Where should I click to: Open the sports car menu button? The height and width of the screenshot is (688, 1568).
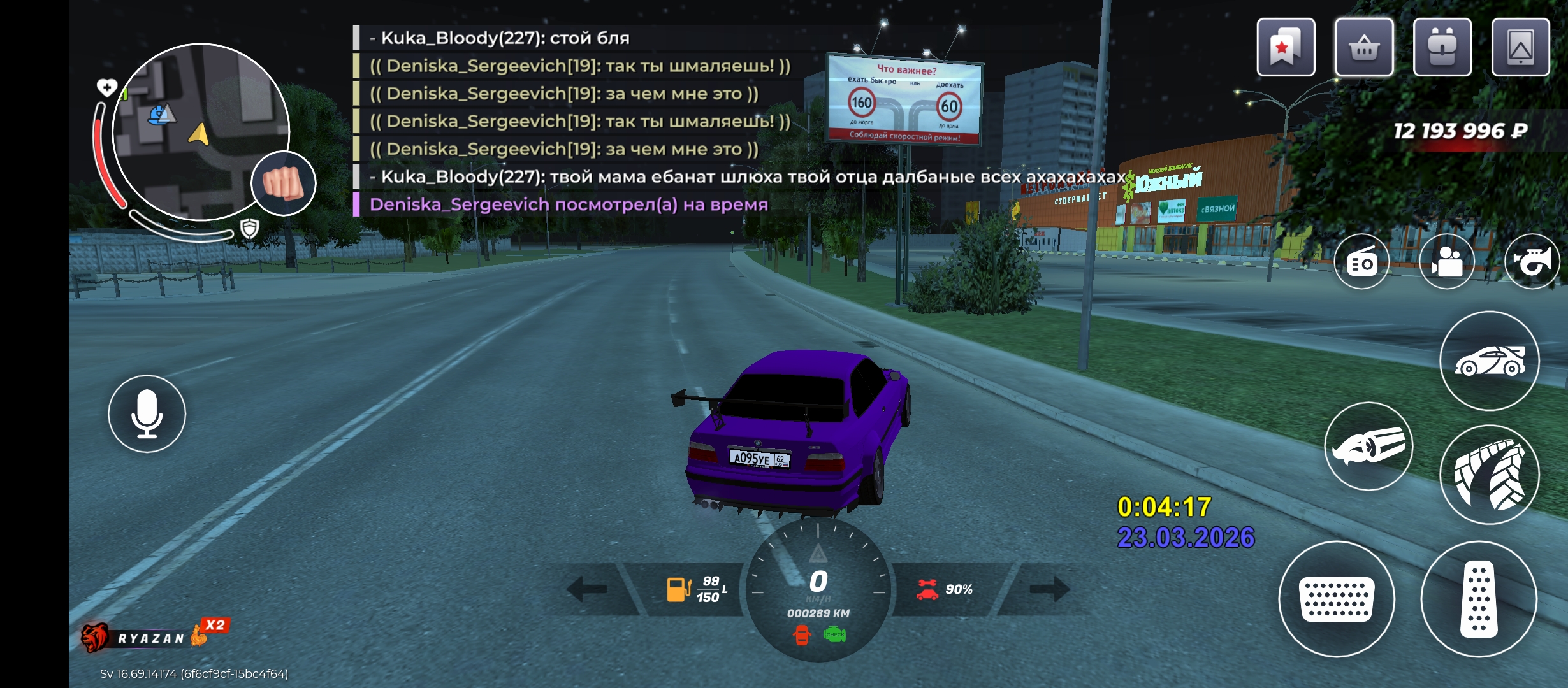[1490, 361]
